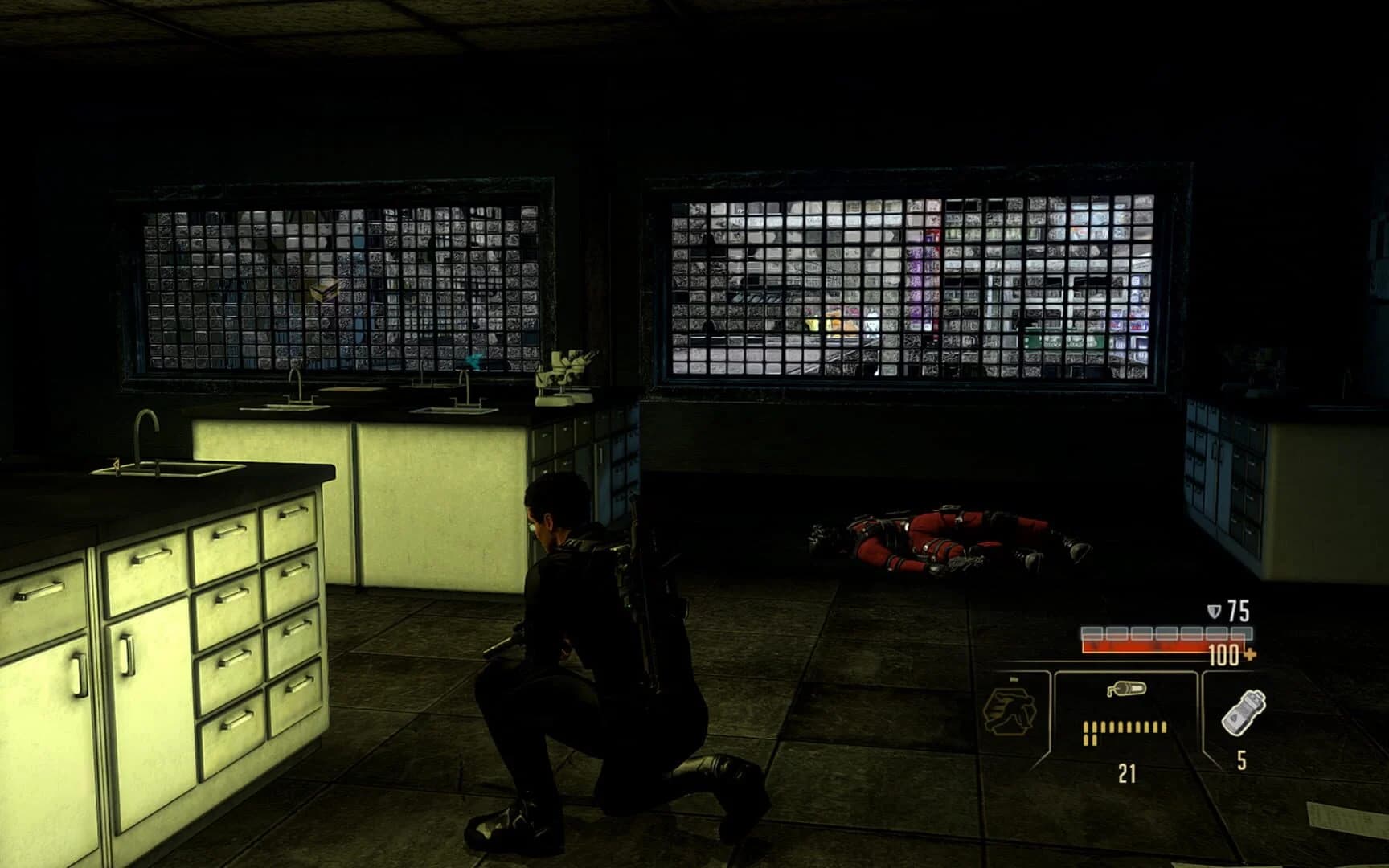The height and width of the screenshot is (868, 1389).
Task: Select the silencer attachment icon above the ammo
Action: (x=1127, y=690)
